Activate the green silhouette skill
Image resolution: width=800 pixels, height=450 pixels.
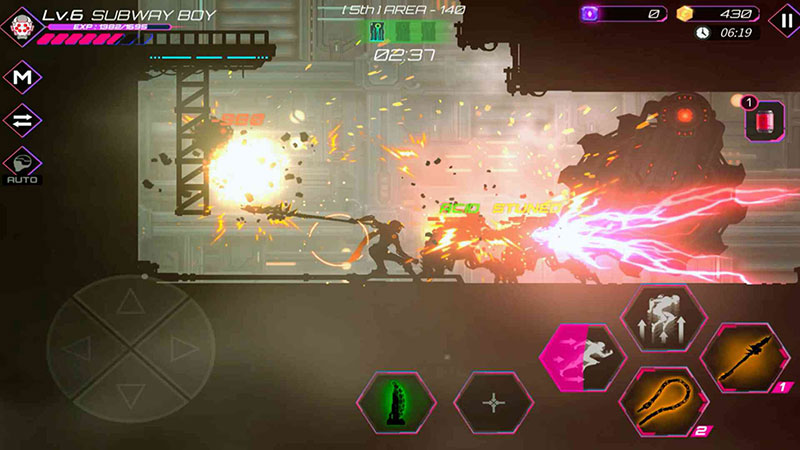(397, 401)
